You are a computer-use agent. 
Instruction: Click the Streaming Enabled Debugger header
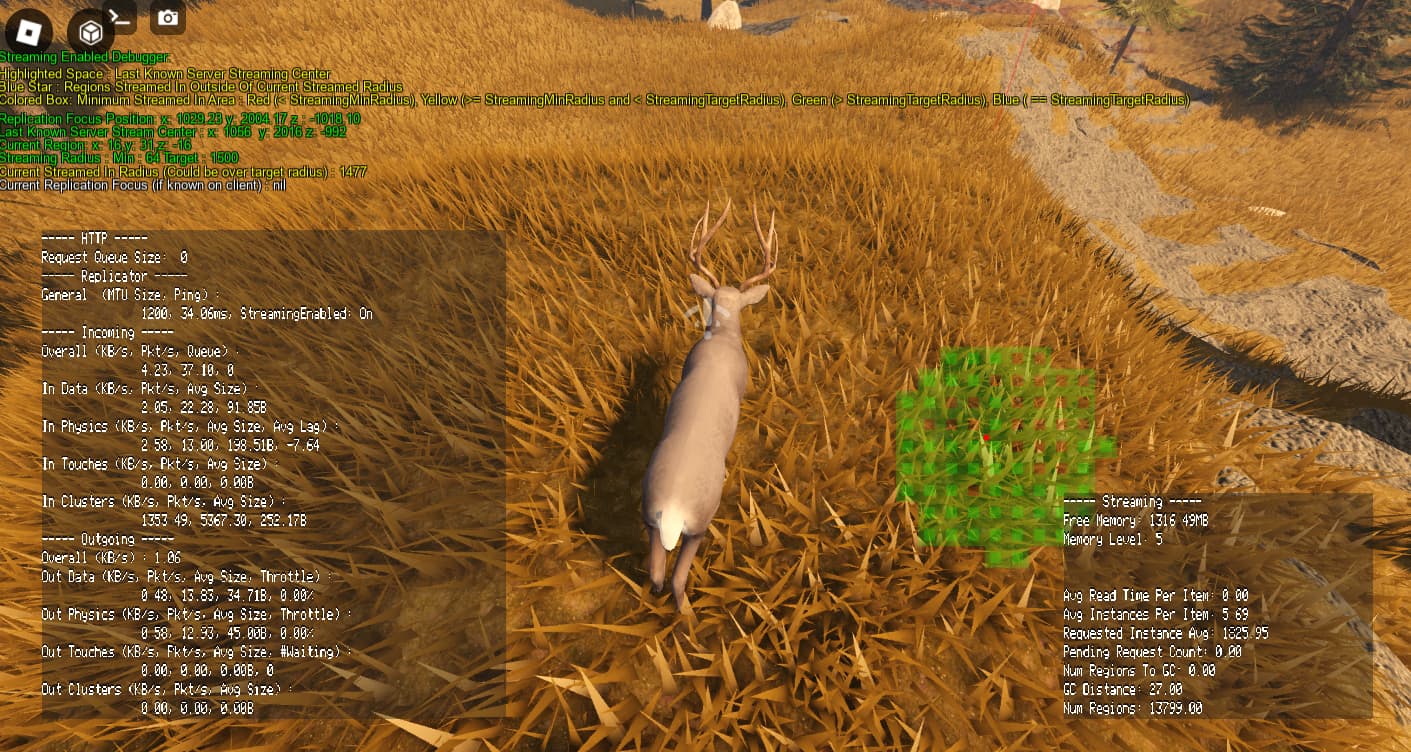click(83, 58)
